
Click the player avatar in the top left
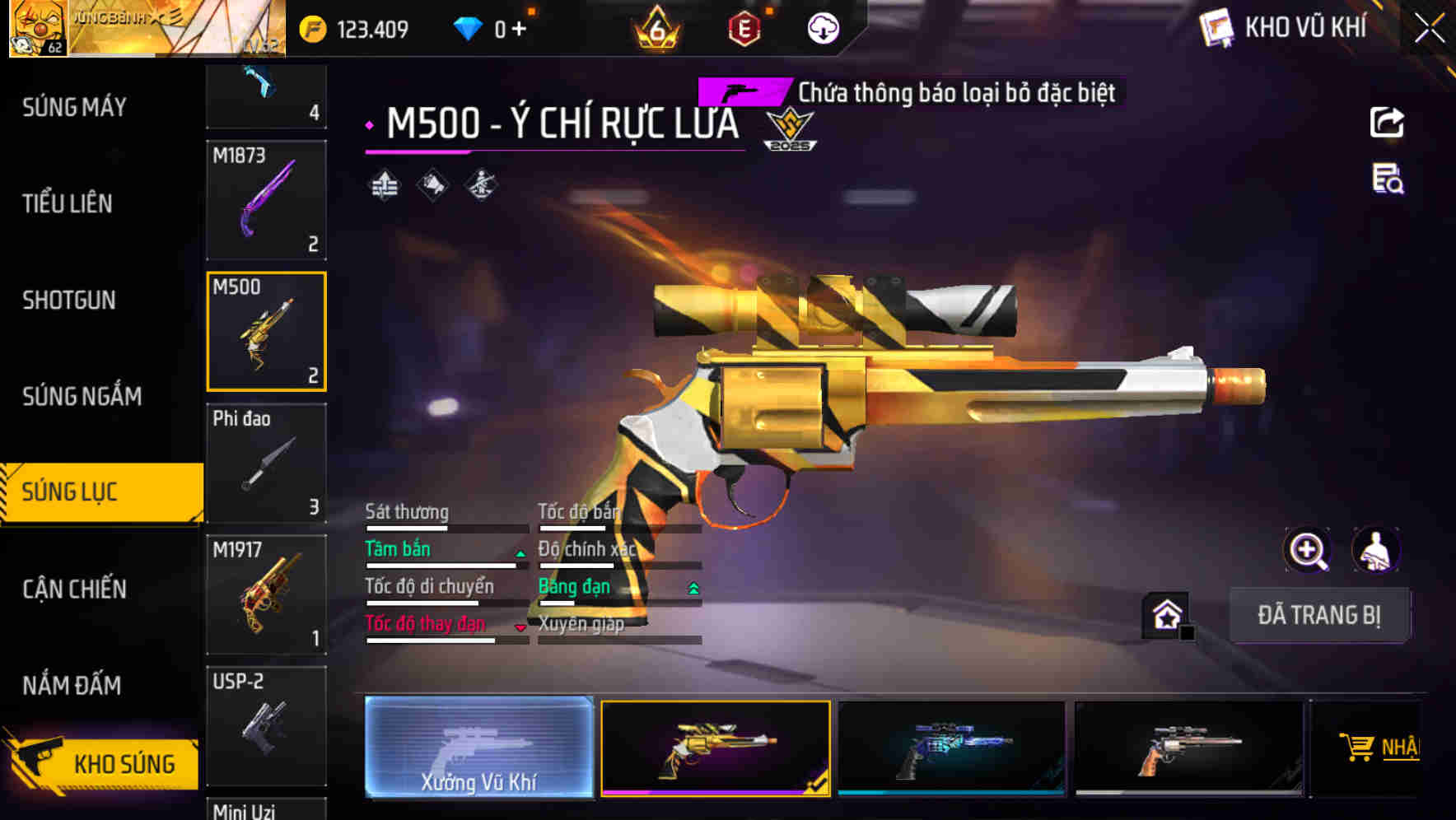click(x=40, y=27)
